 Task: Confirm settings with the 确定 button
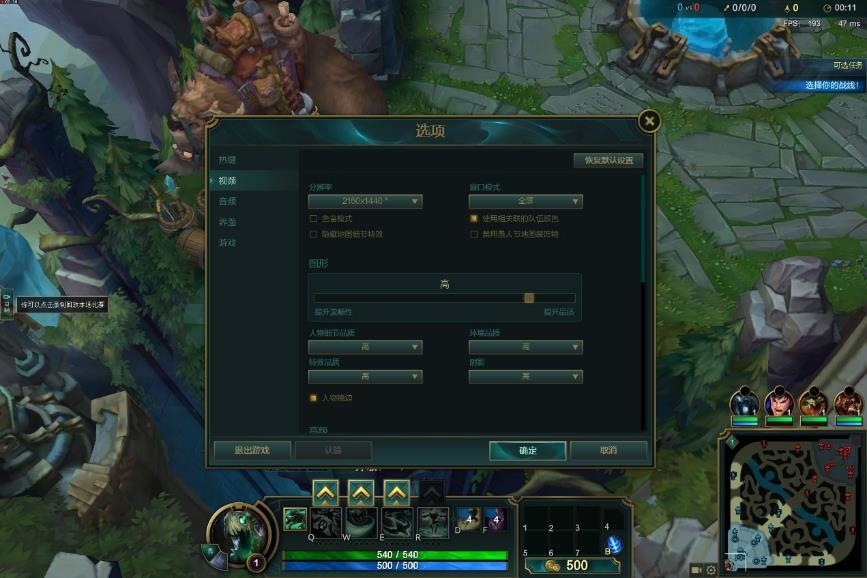coord(528,450)
